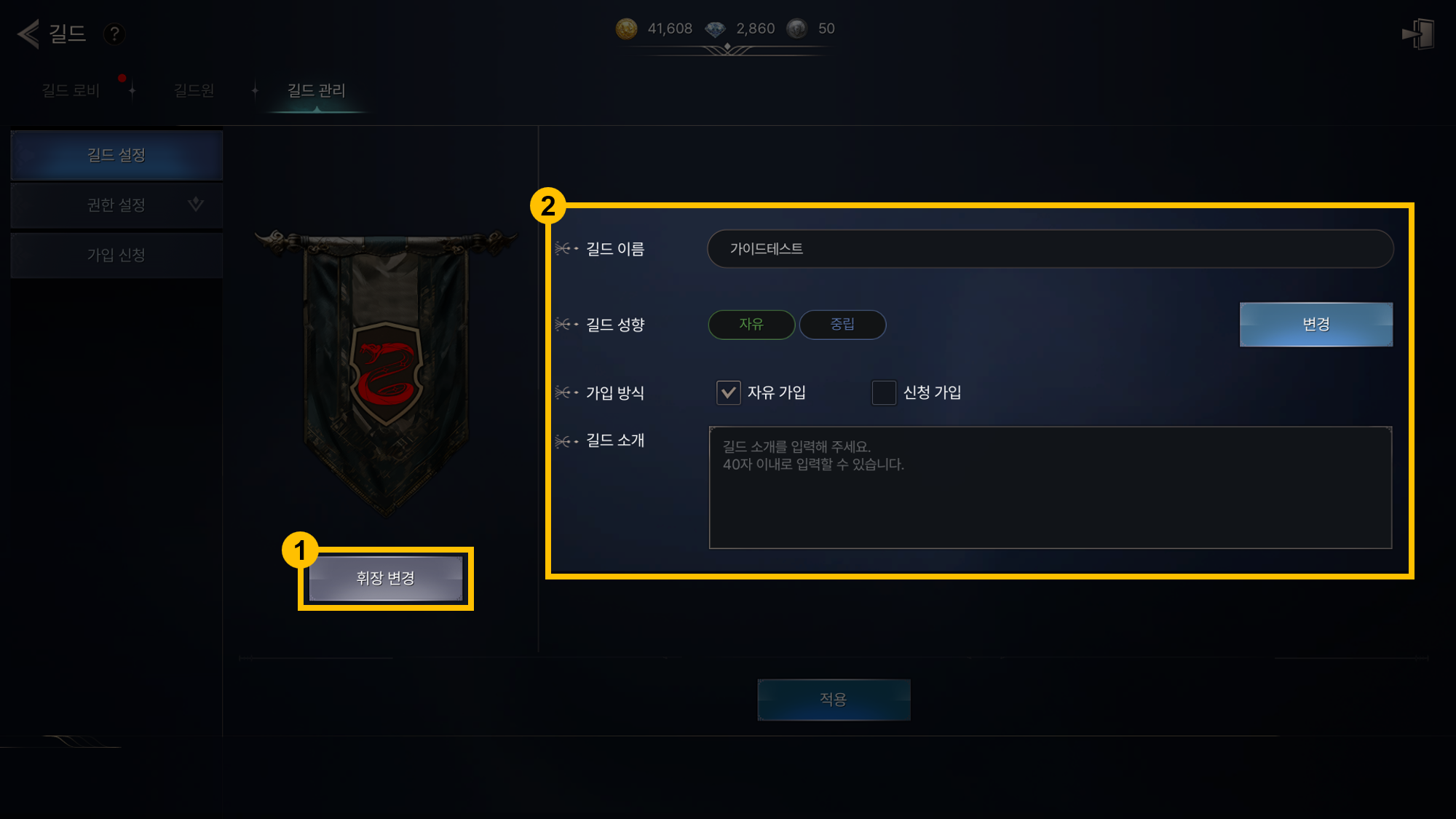Open the guild help question mark
1456x819 pixels.
tap(114, 34)
